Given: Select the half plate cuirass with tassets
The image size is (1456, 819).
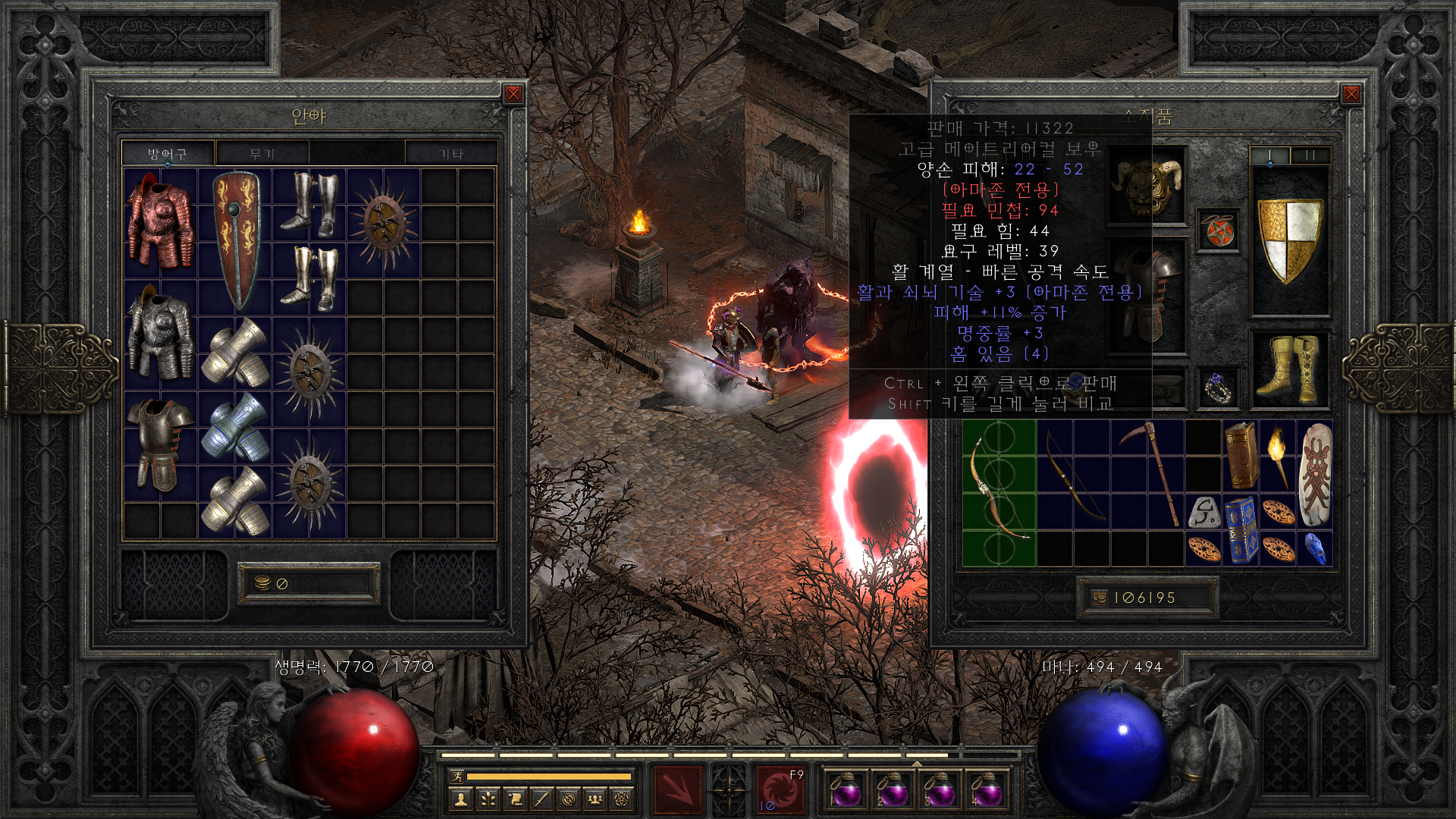Looking at the screenshot, I should pos(159,444).
